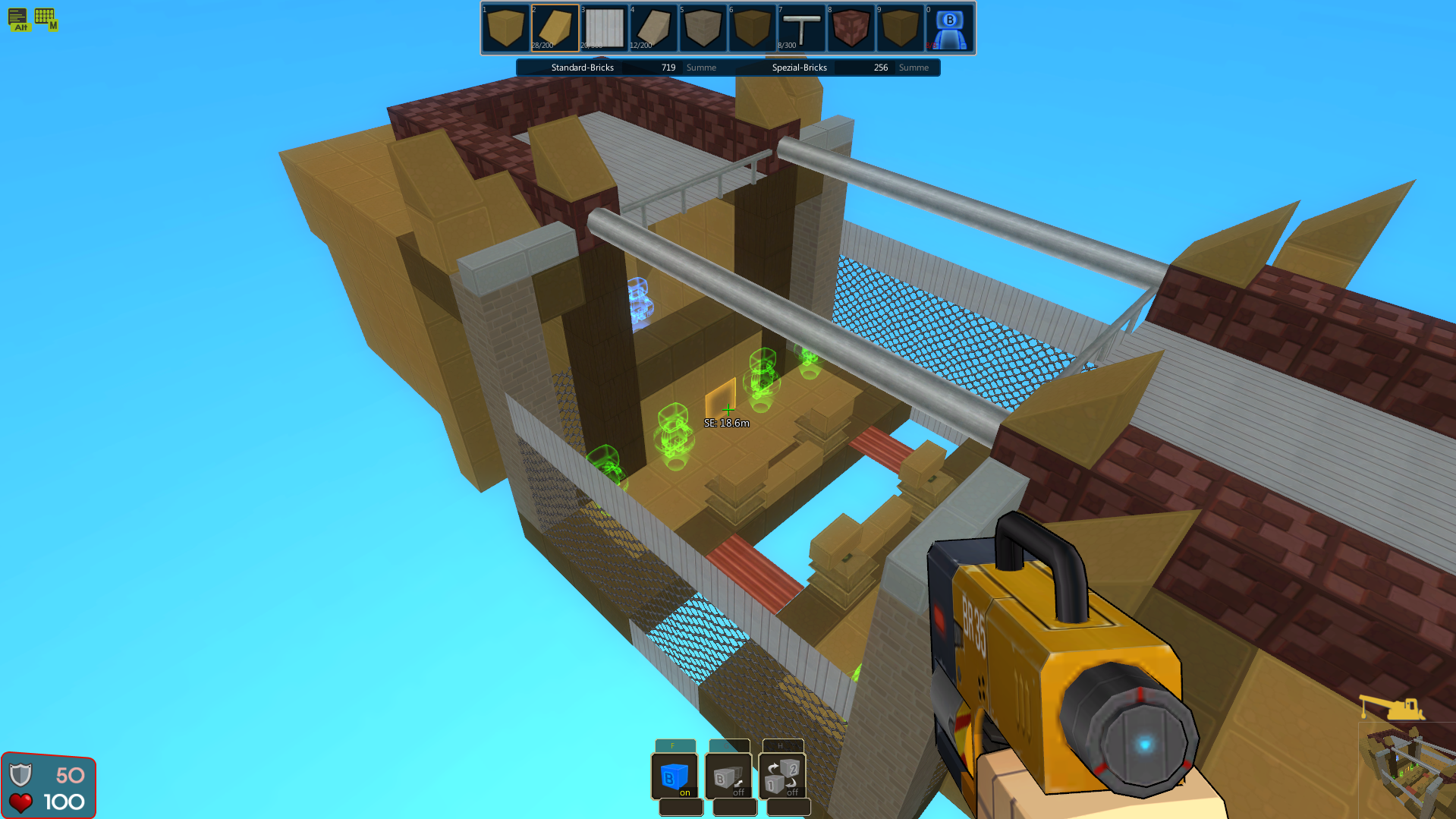The height and width of the screenshot is (819, 1456).
Task: Select the brown cube in slot 9
Action: coord(900,28)
